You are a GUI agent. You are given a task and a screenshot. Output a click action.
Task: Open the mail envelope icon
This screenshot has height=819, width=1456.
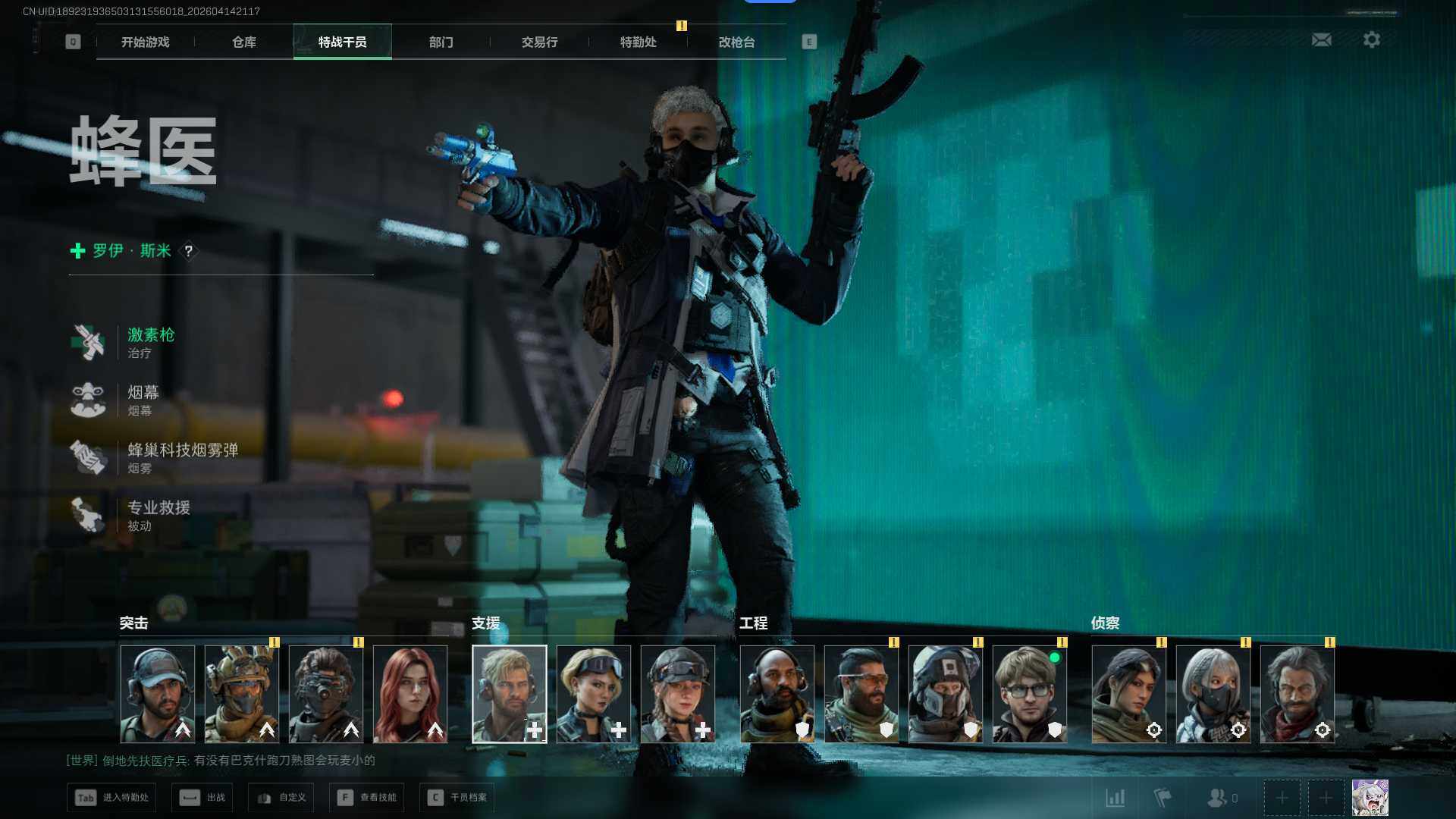click(x=1321, y=39)
